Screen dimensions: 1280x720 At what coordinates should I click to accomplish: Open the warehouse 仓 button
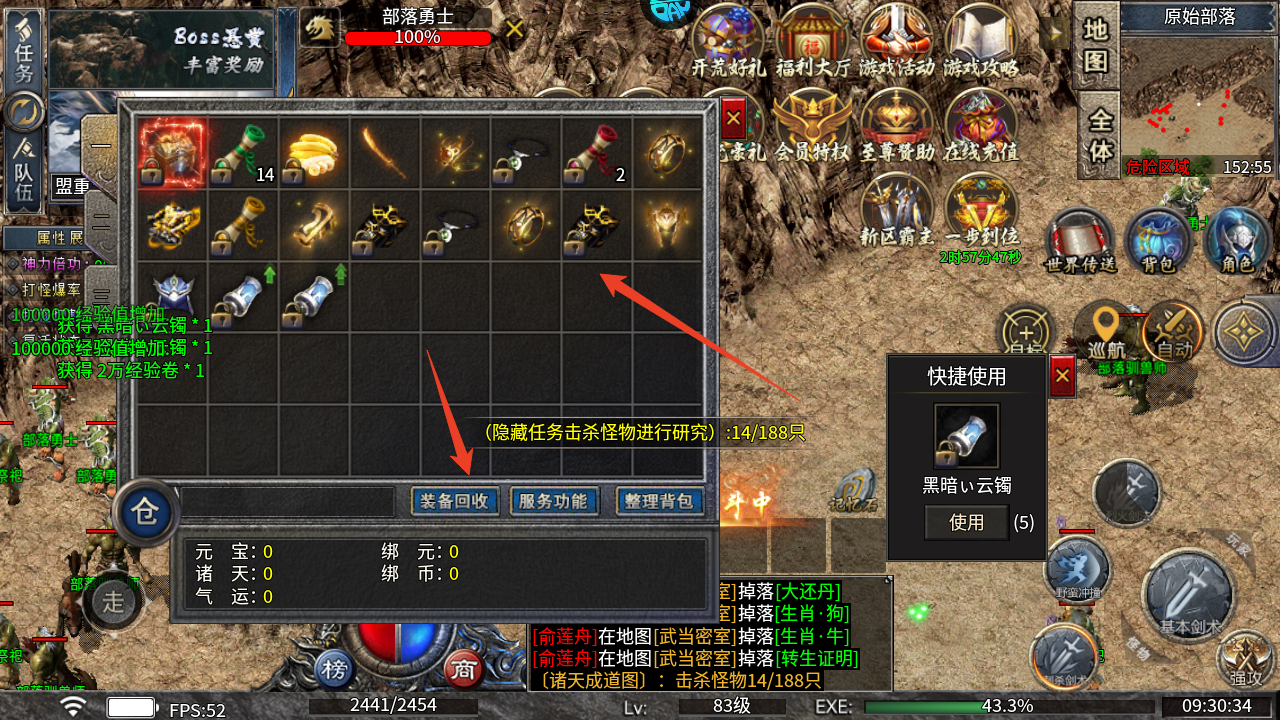click(x=146, y=514)
